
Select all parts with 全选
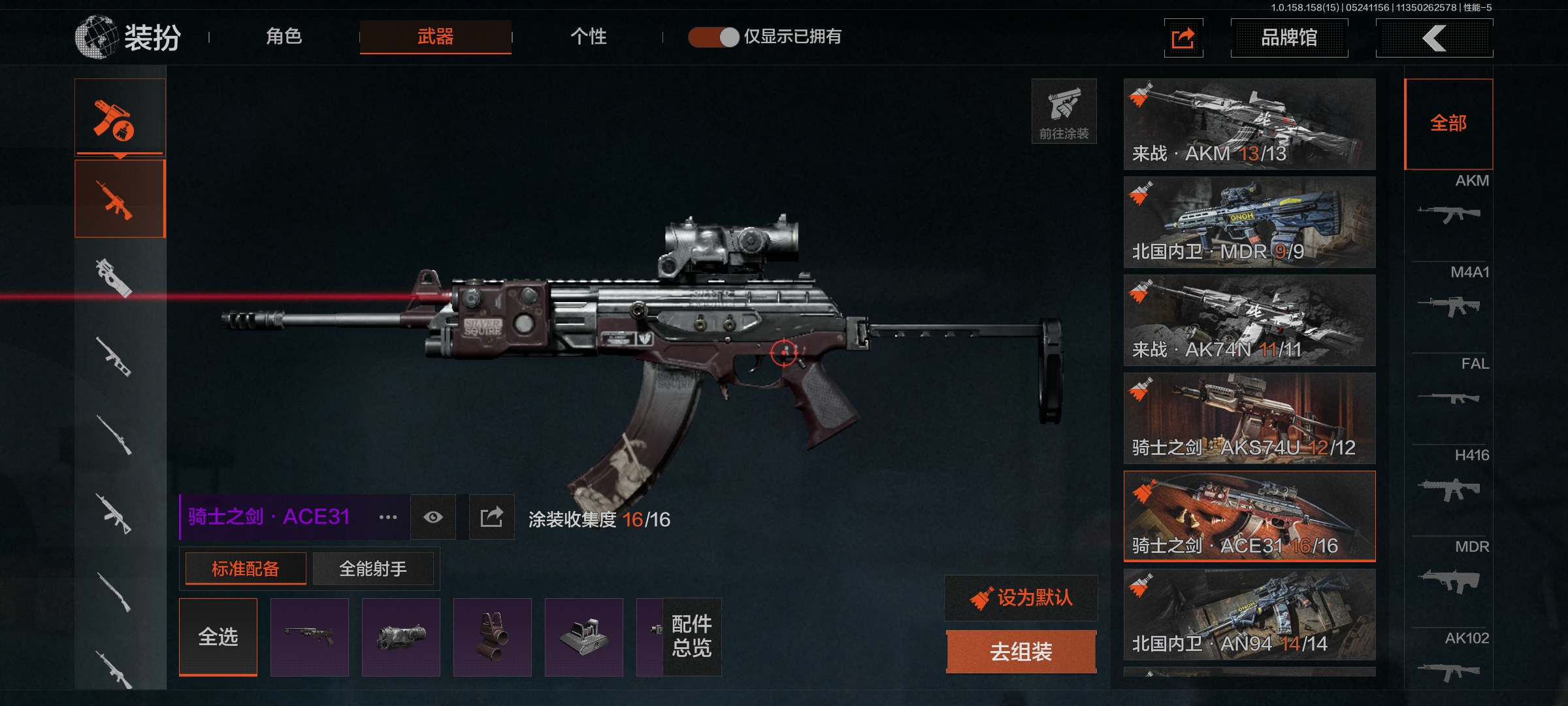(x=218, y=637)
